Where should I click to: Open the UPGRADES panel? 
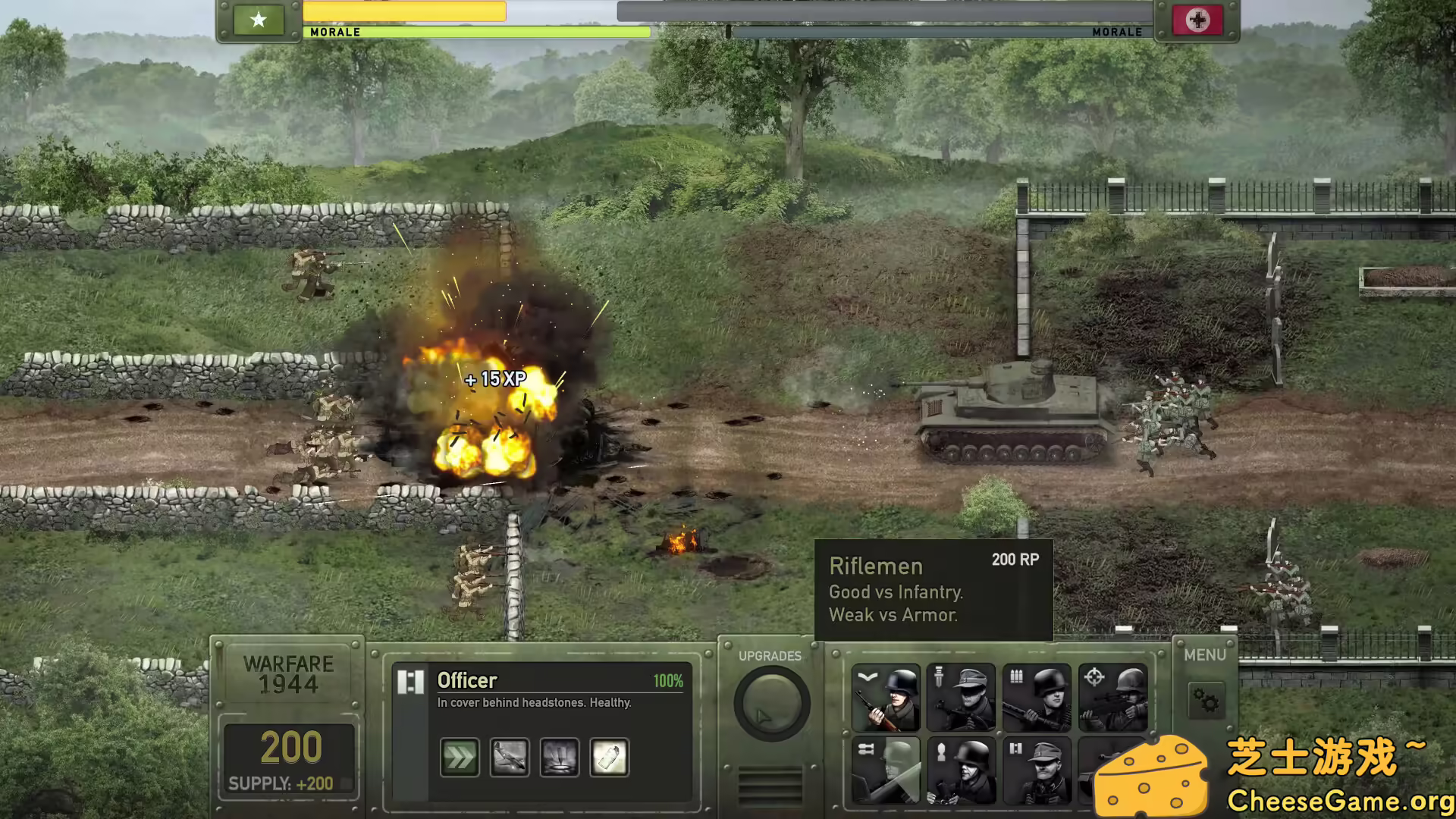point(771,656)
